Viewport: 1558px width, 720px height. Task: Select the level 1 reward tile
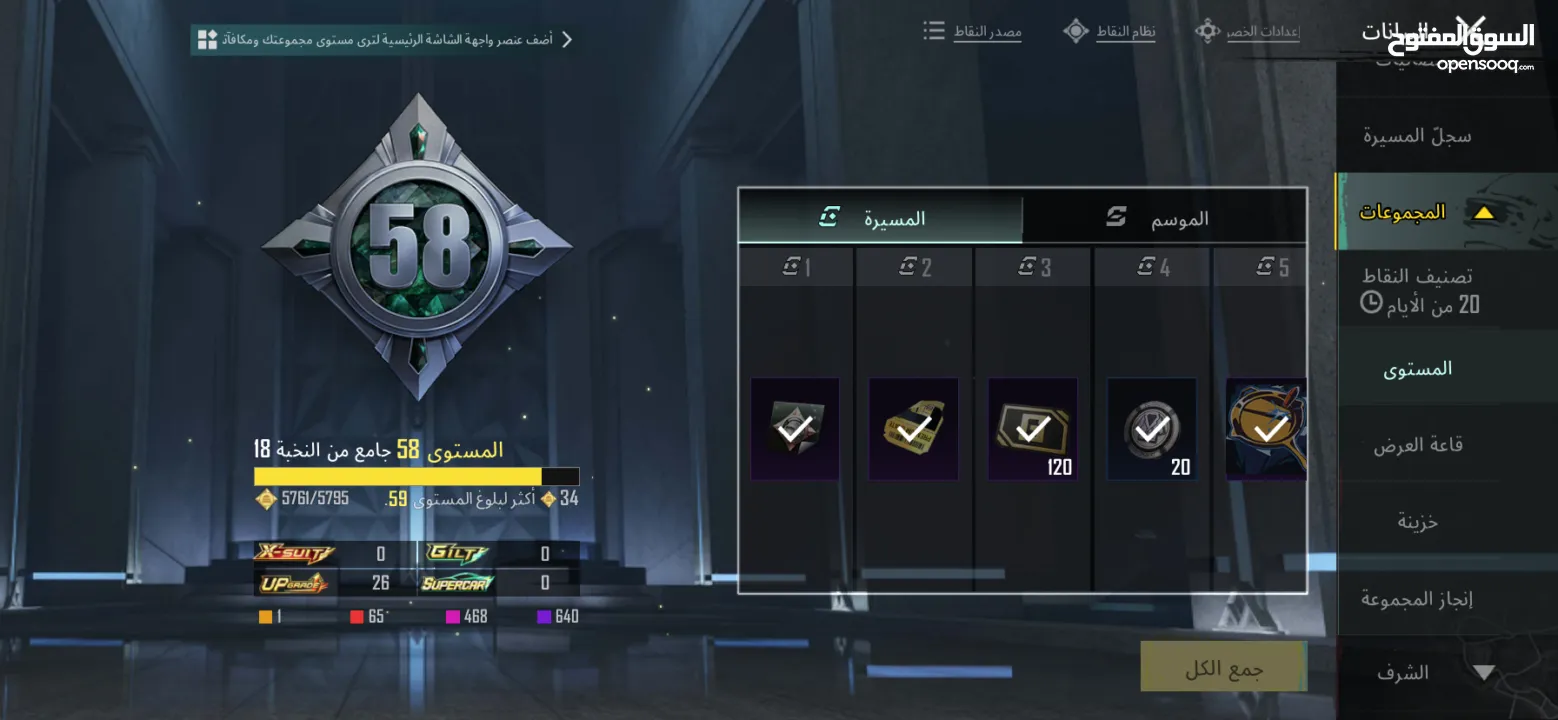[795, 429]
